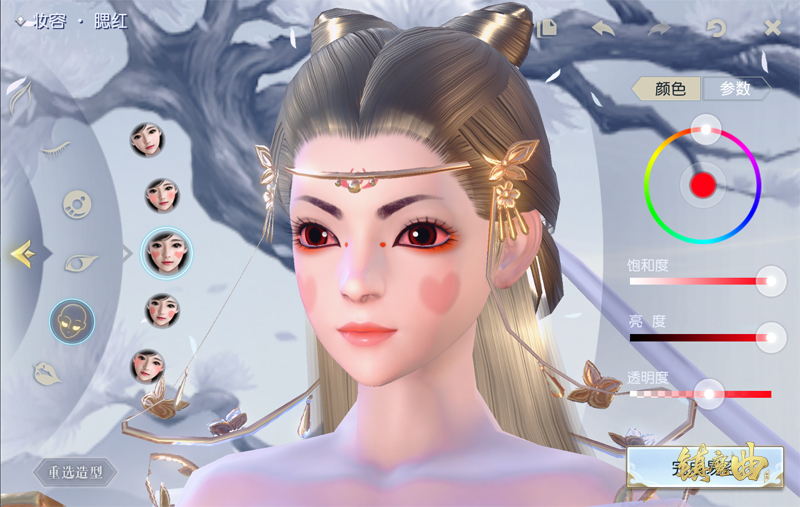Confirm with the bottom-right finish button
The image size is (800, 507).
689,468
